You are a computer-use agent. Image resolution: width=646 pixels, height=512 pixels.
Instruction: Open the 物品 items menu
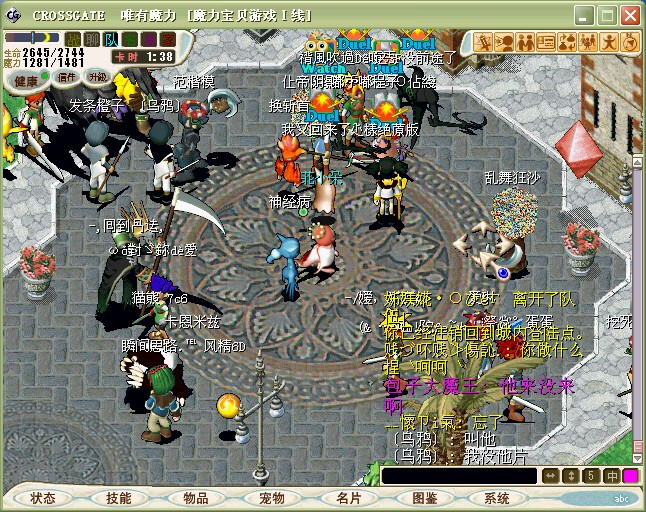click(196, 498)
